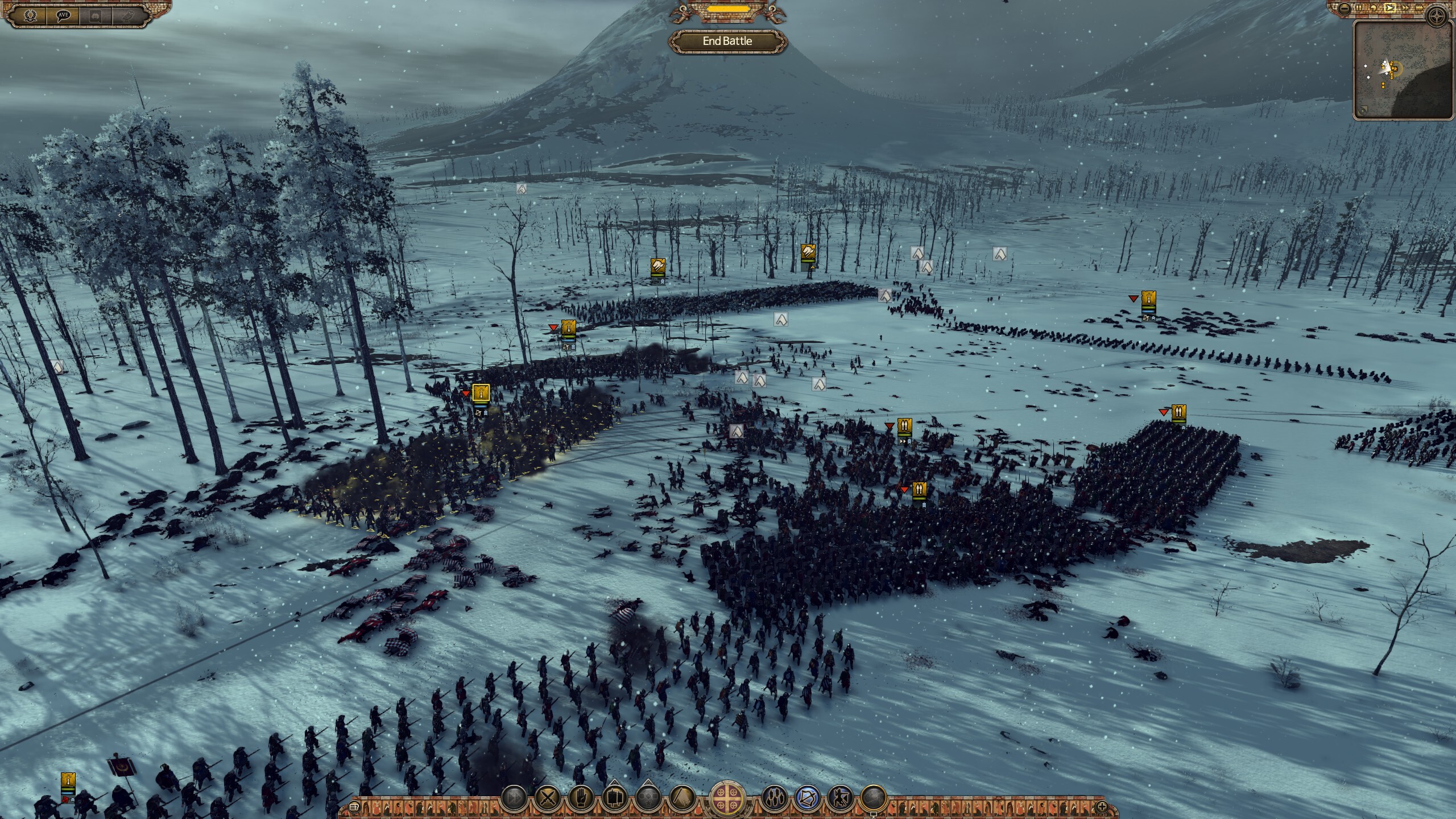Click the End Battle button
Image resolution: width=1456 pixels, height=819 pixels.
[x=727, y=41]
